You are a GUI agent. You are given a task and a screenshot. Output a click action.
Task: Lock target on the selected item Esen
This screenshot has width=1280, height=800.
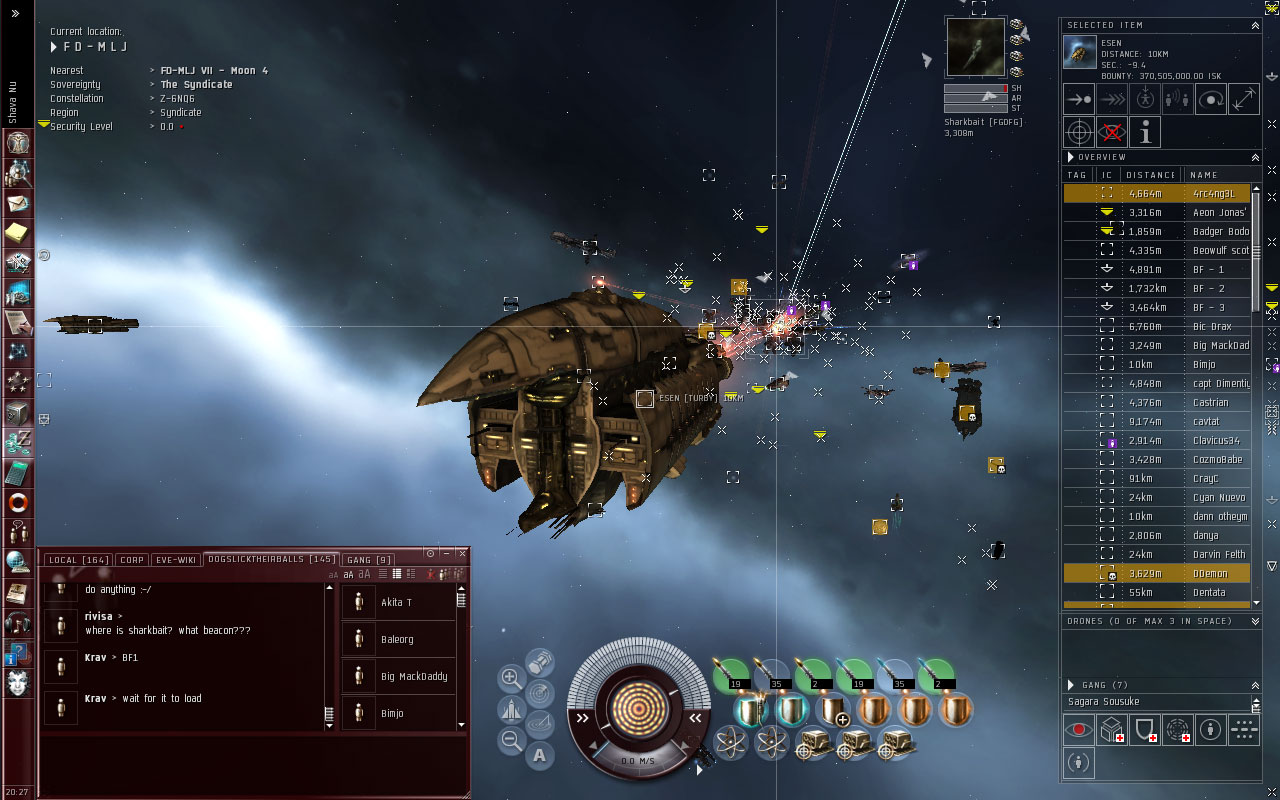(1079, 131)
